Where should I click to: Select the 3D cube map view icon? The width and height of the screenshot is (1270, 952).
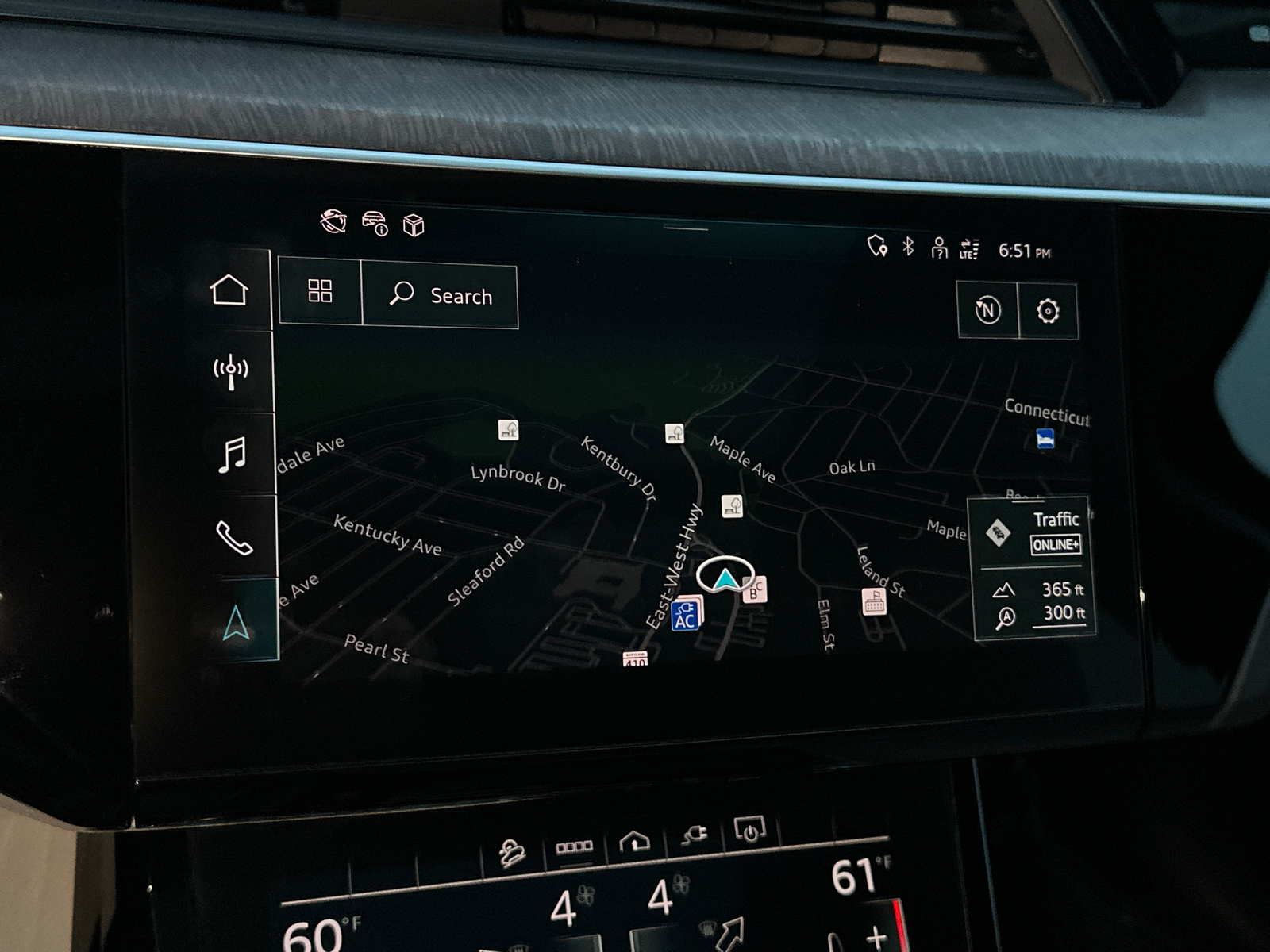413,224
